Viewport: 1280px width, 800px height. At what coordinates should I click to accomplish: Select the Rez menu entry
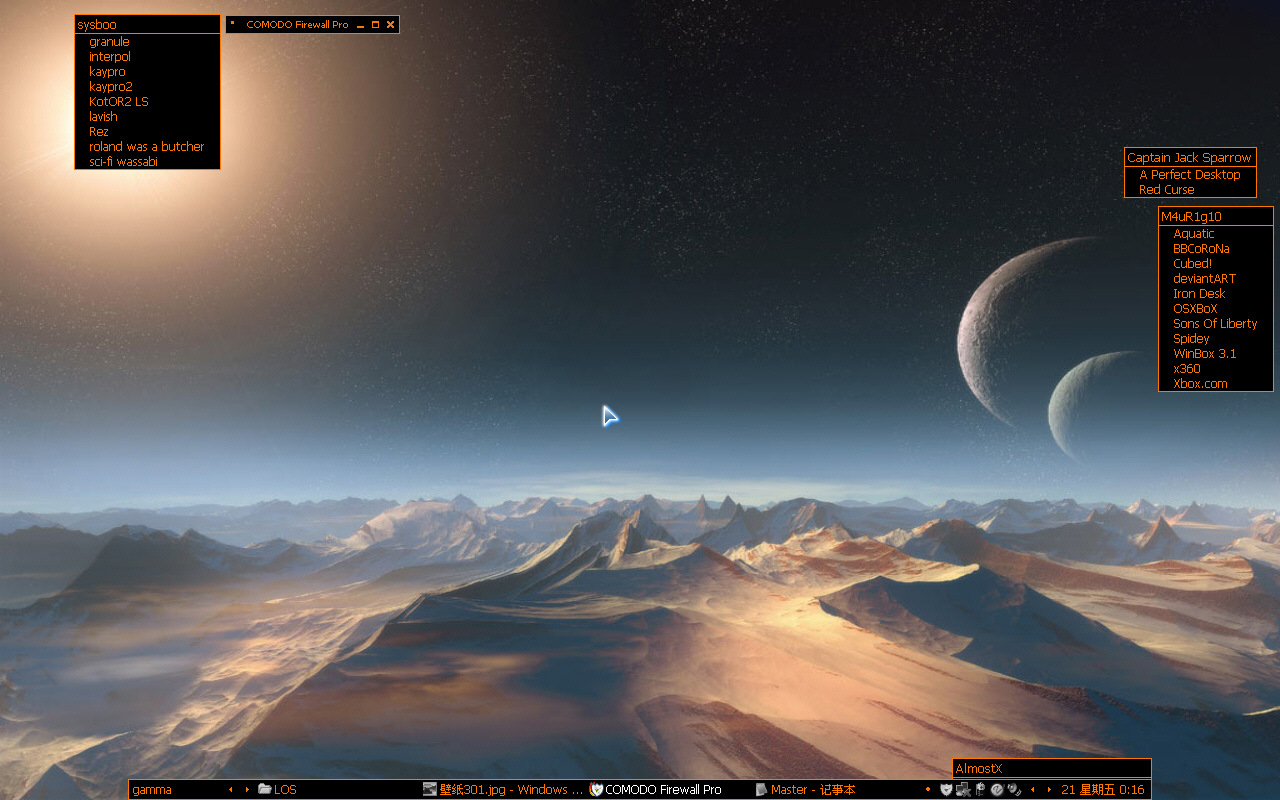point(99,132)
